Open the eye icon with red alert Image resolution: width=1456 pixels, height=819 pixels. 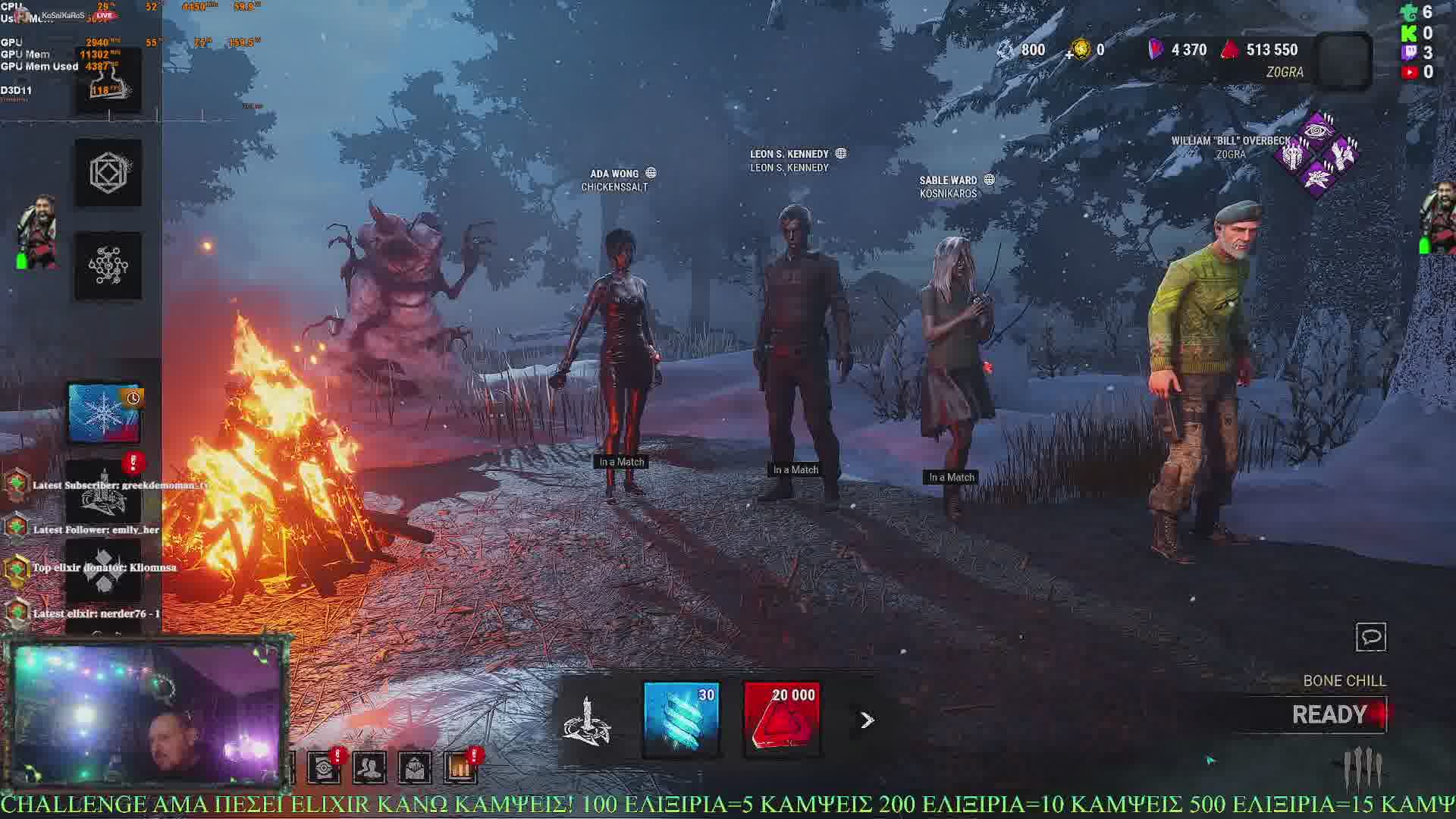[325, 767]
